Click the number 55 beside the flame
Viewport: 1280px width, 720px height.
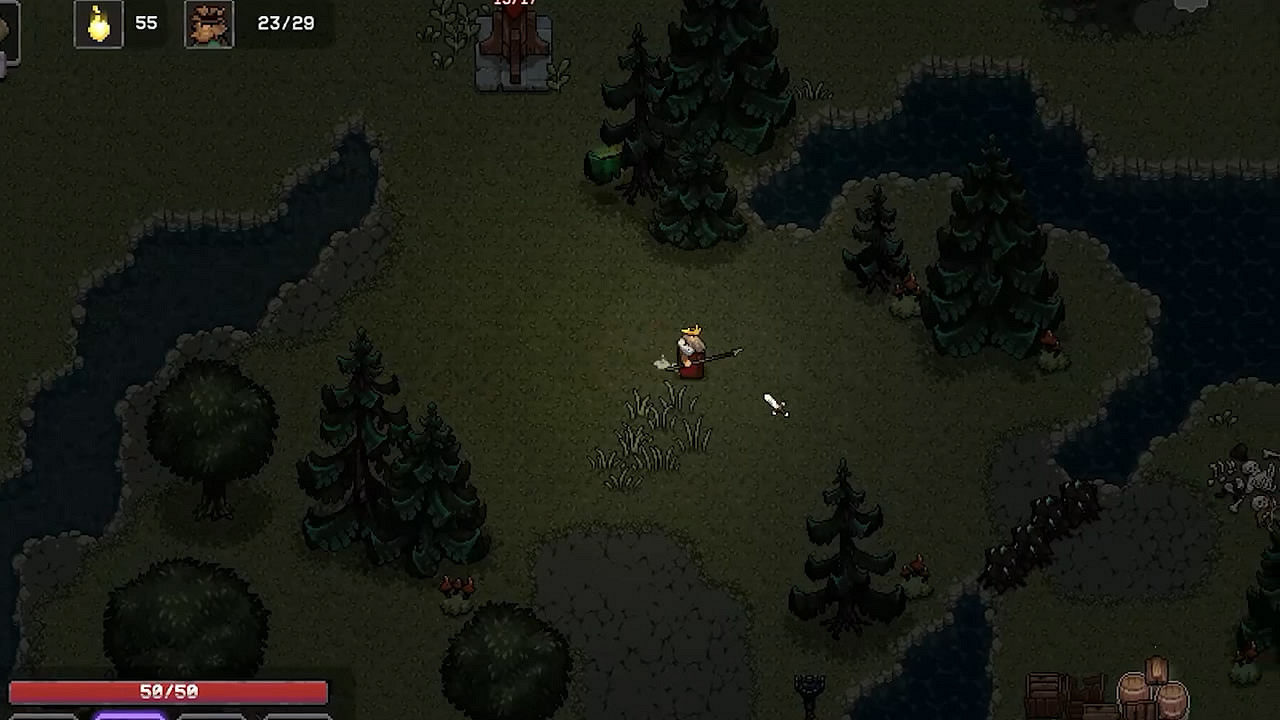(x=146, y=23)
